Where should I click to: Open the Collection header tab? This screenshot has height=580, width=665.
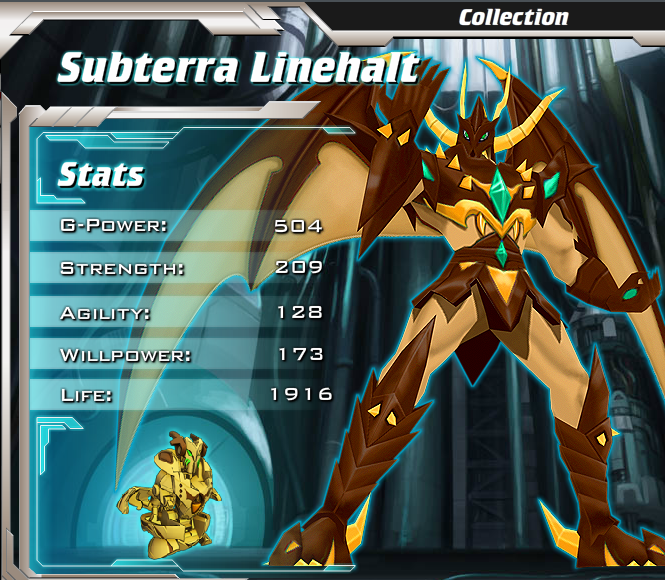pyautogui.click(x=513, y=17)
